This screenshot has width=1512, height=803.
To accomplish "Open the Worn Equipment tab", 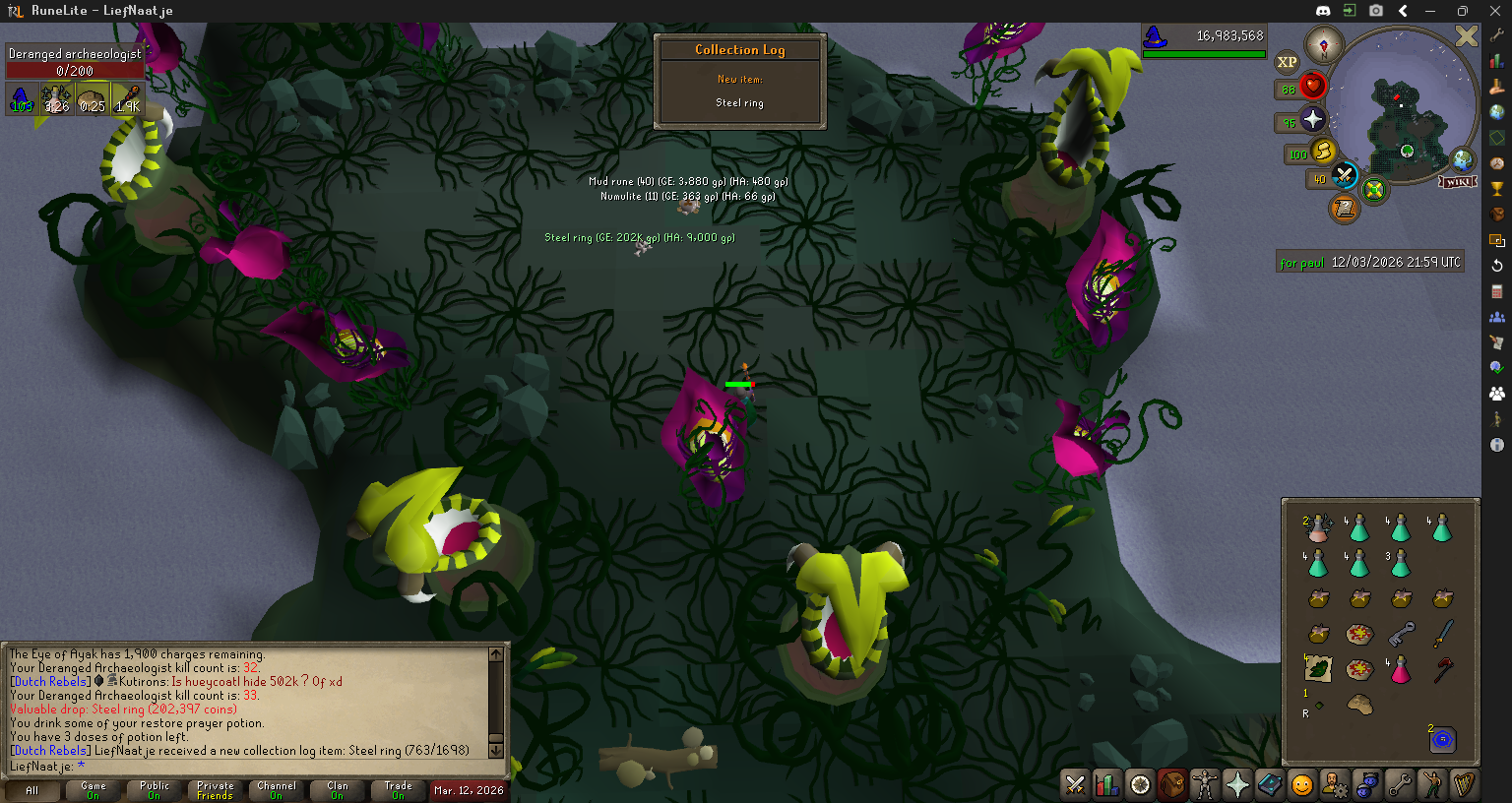I will (1204, 784).
